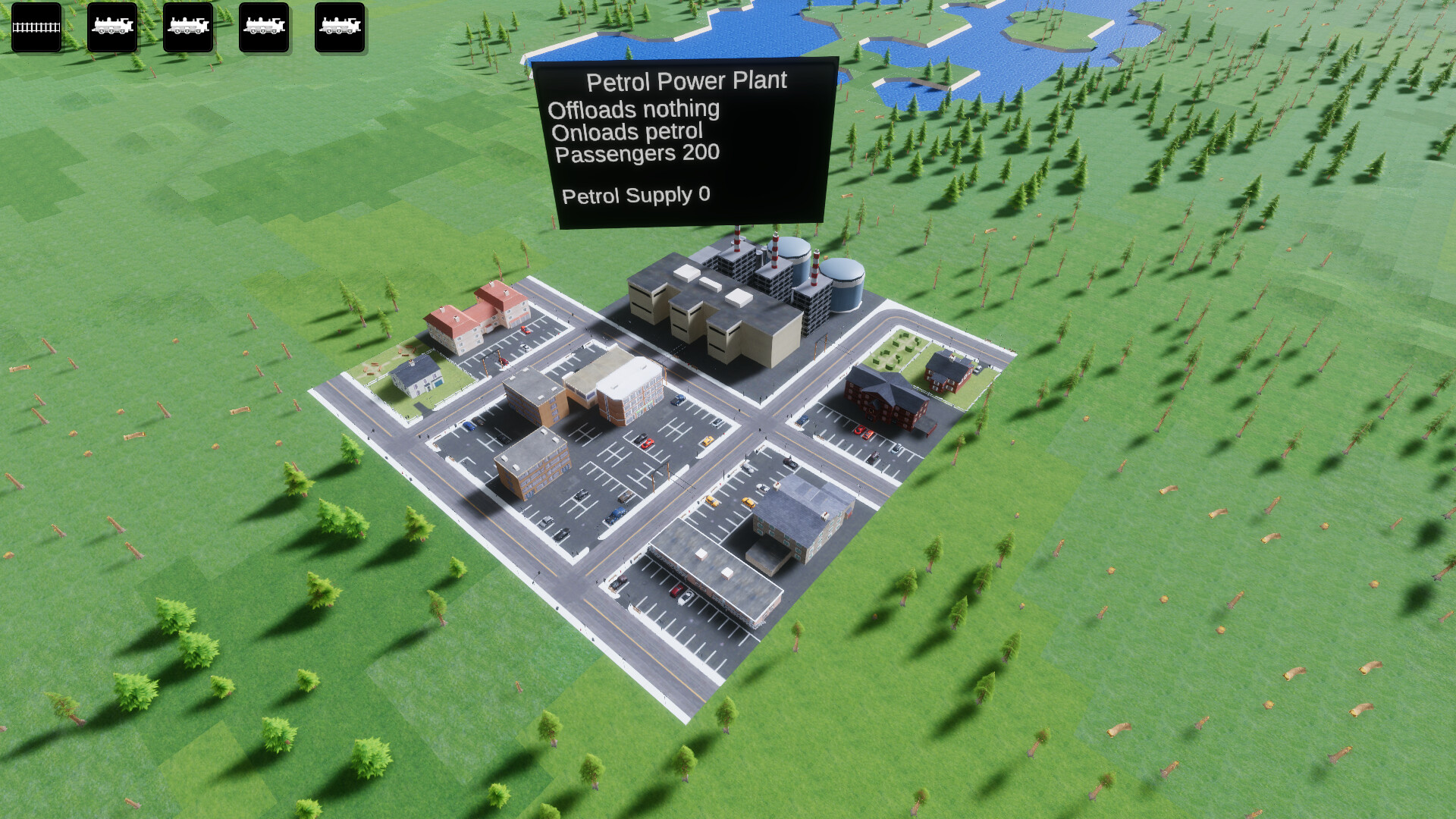Screen dimensions: 1456x819
Task: Click the Passengers 200 line
Action: pyautogui.click(x=636, y=153)
